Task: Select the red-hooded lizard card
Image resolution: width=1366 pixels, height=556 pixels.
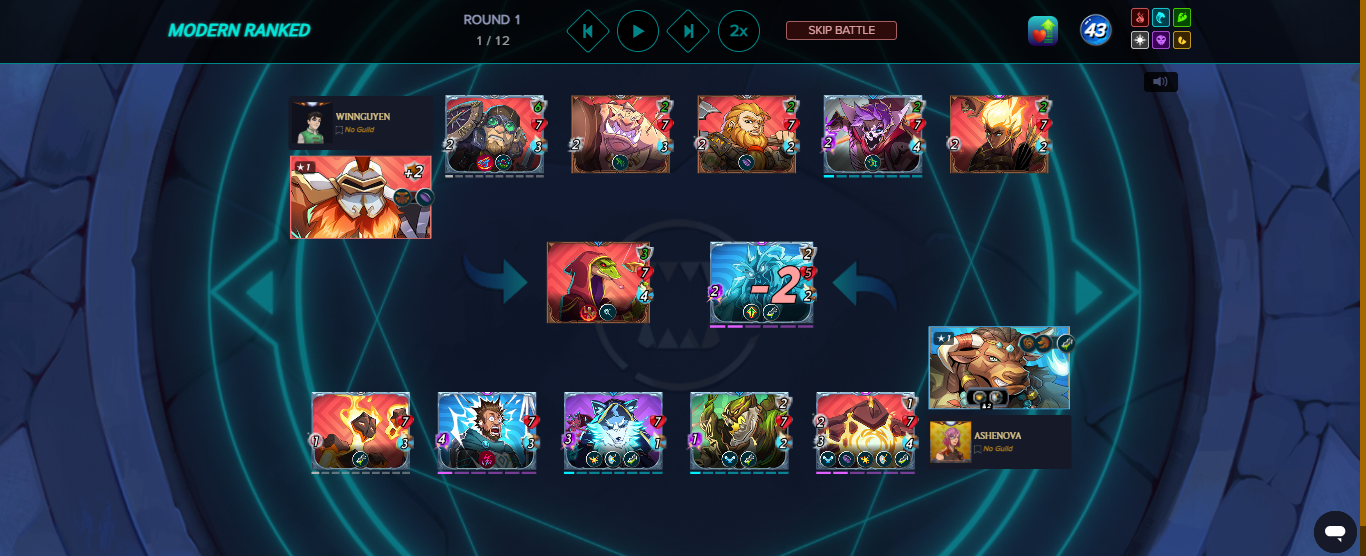Action: [598, 282]
